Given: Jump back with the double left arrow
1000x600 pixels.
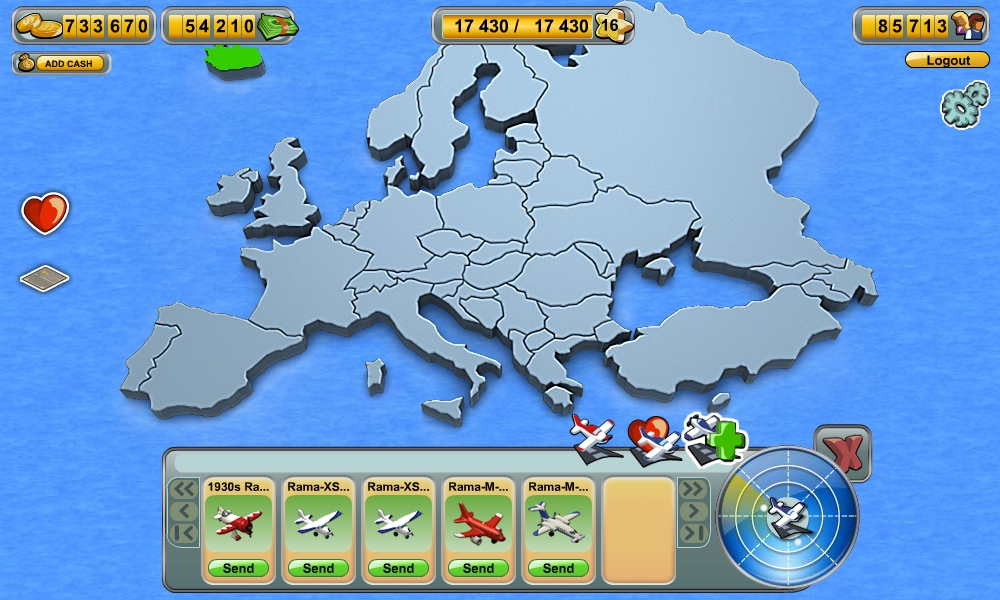Looking at the screenshot, I should pyautogui.click(x=183, y=489).
